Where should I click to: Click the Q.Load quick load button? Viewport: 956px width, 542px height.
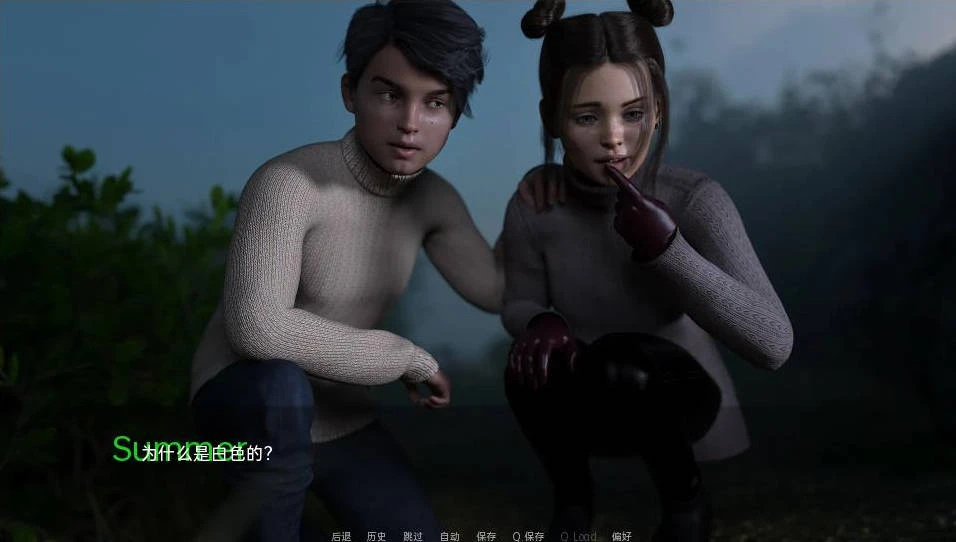pyautogui.click(x=578, y=536)
